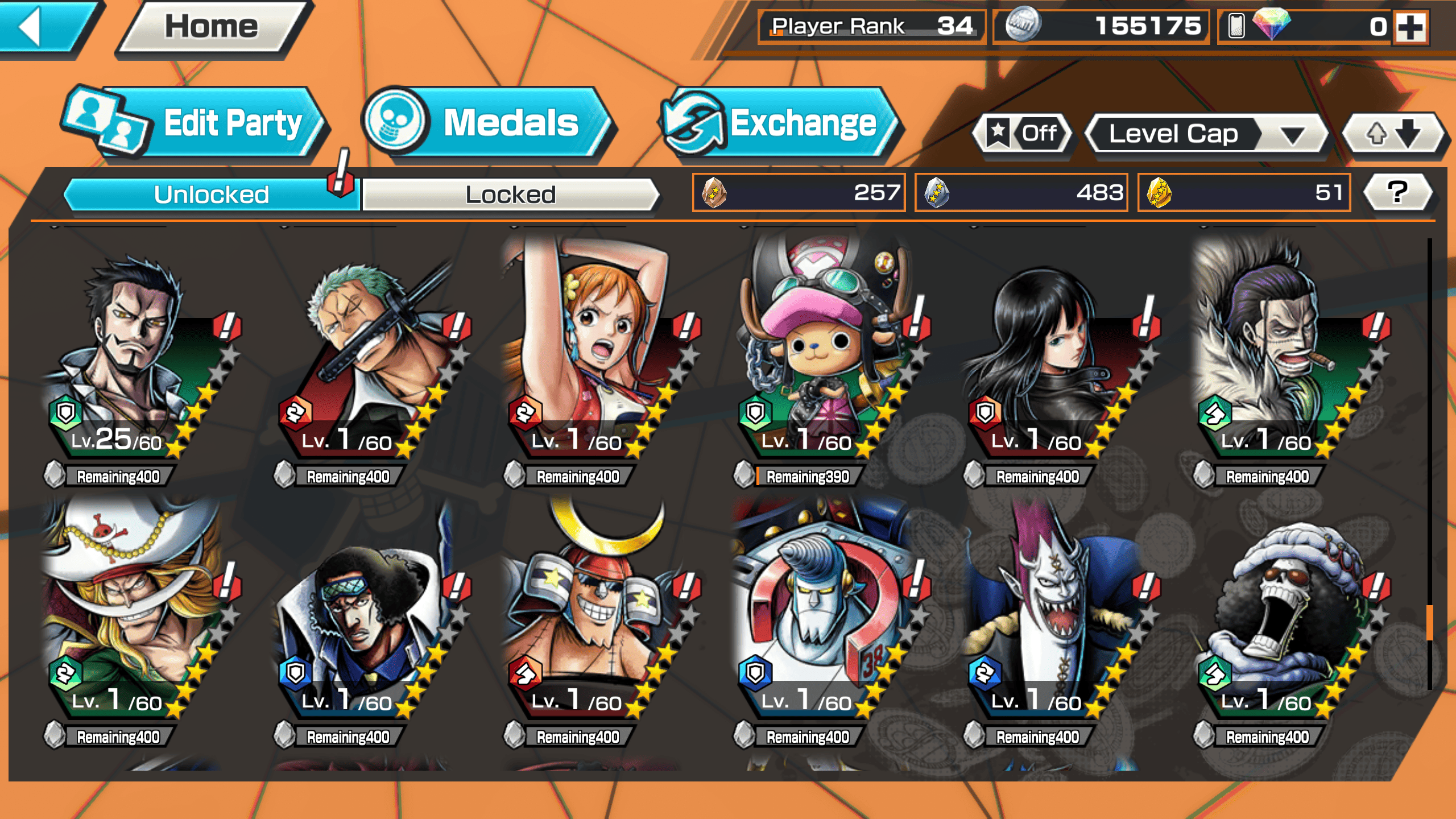The width and height of the screenshot is (1456, 819).
Task: Select the Unlocked characters tab
Action: pyautogui.click(x=211, y=195)
